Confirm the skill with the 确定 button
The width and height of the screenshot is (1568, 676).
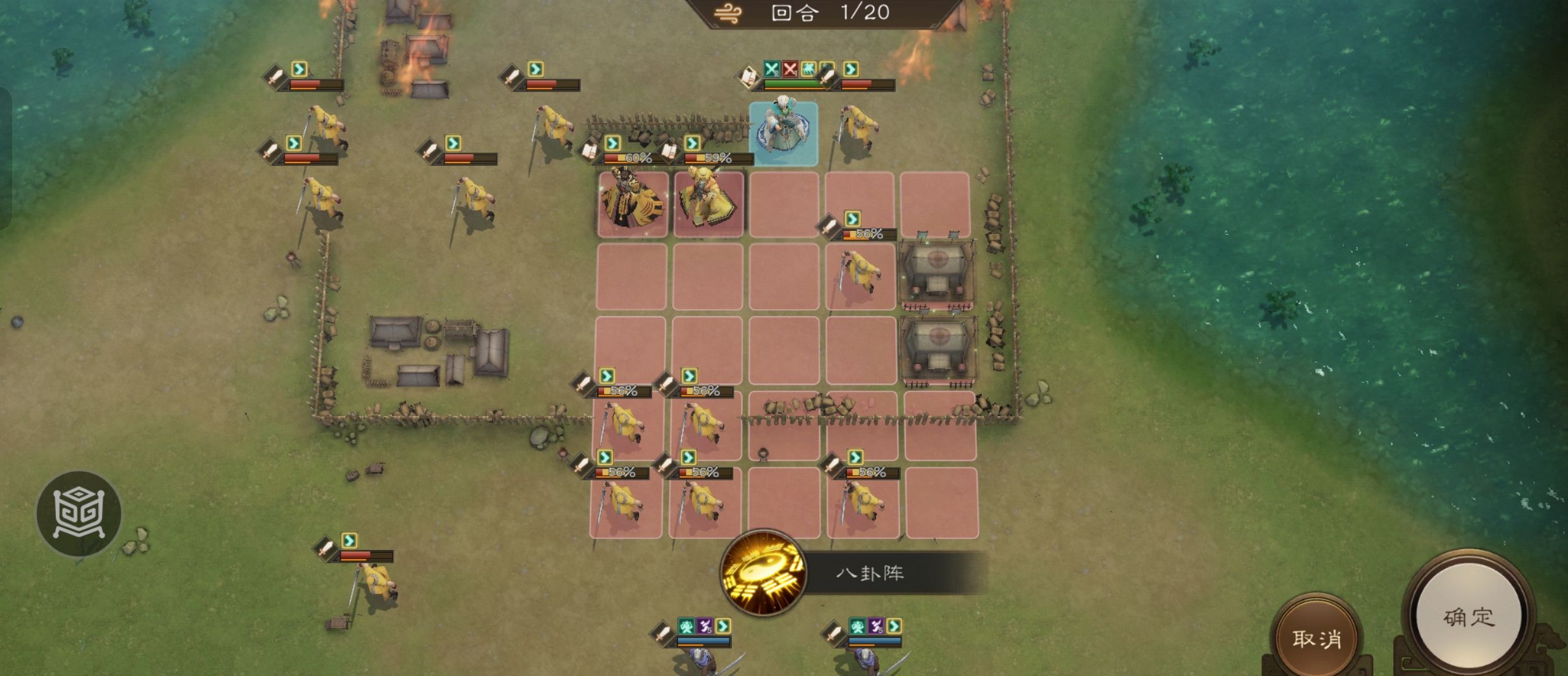coord(1469,616)
